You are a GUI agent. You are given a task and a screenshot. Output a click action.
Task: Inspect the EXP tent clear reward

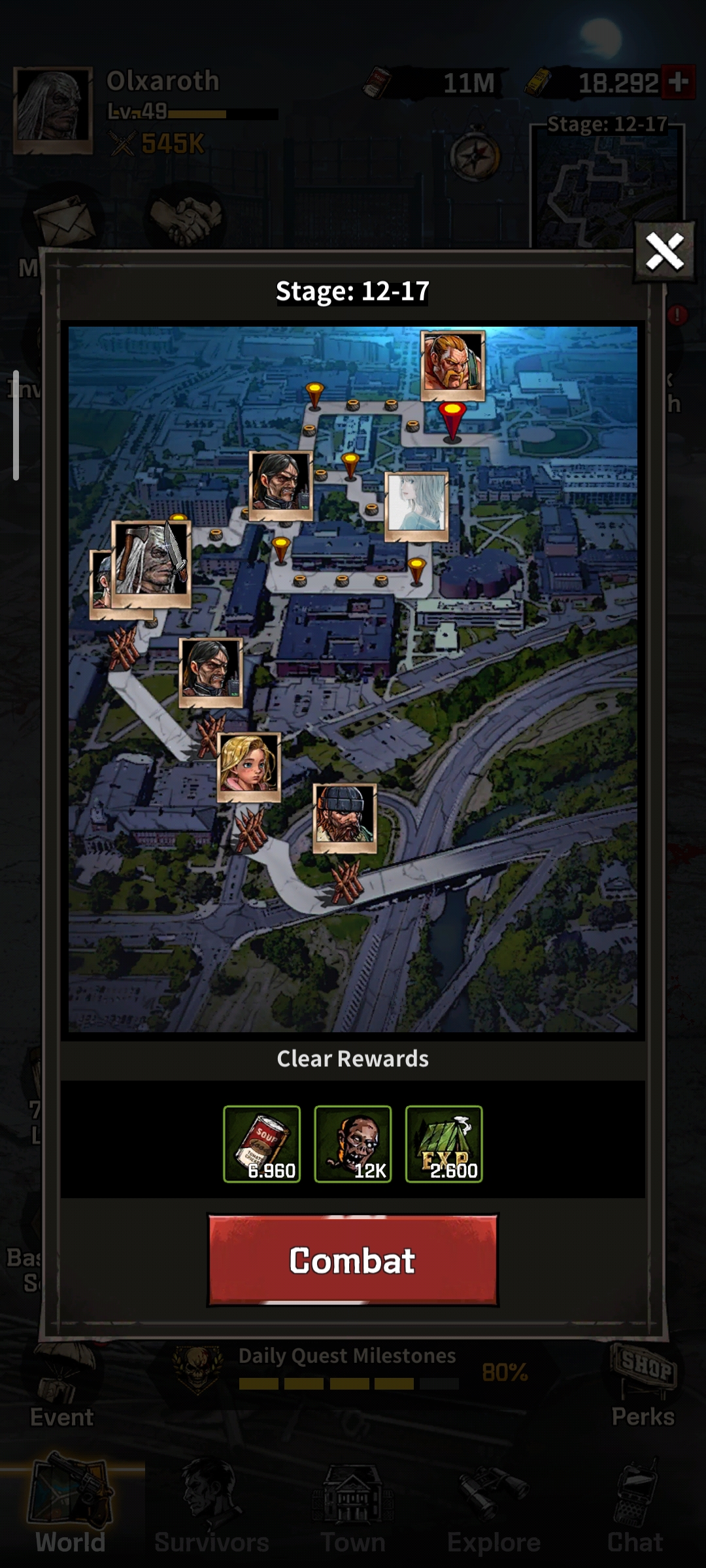[x=444, y=1143]
